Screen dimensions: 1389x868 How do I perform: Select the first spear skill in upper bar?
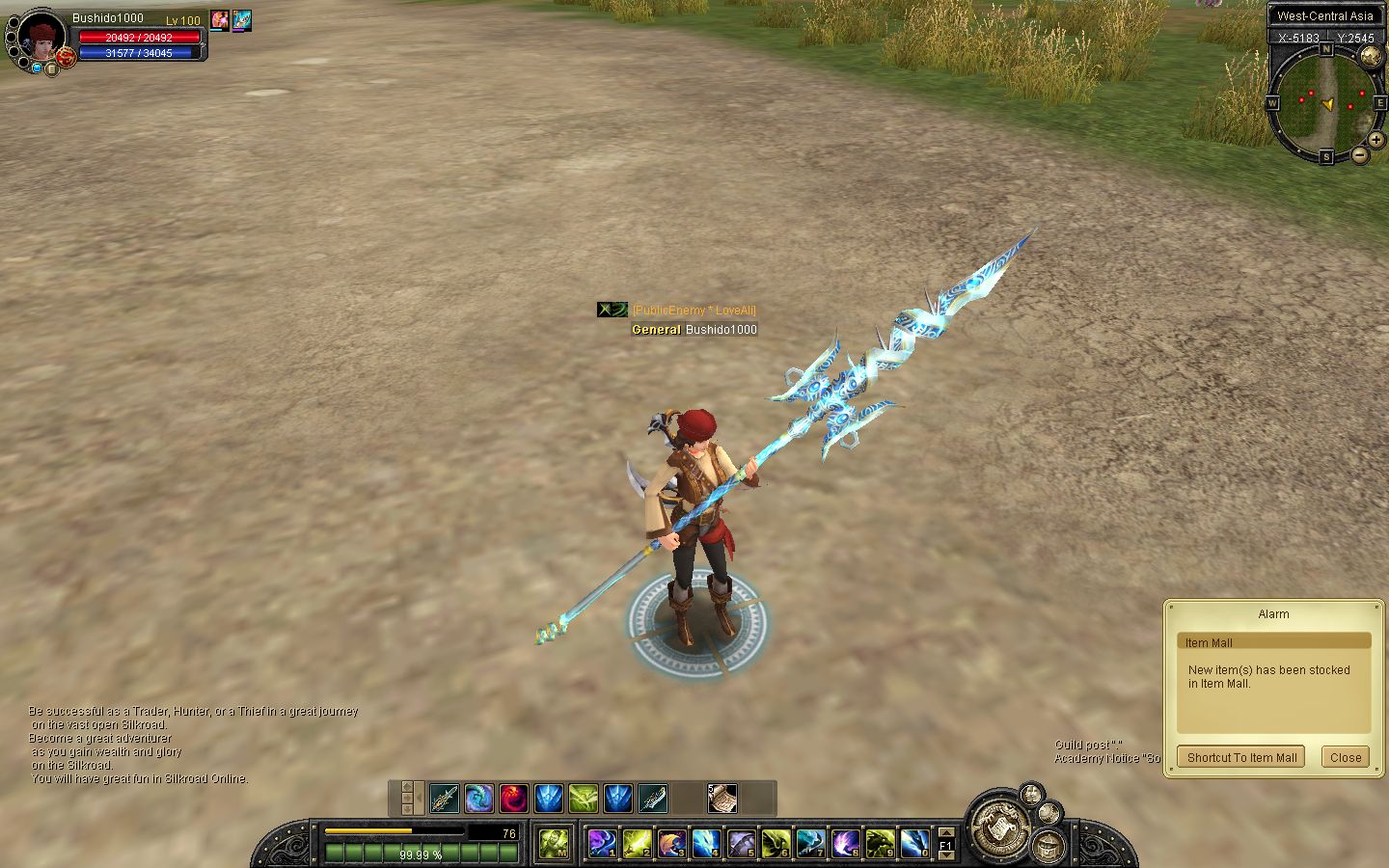pyautogui.click(x=444, y=799)
